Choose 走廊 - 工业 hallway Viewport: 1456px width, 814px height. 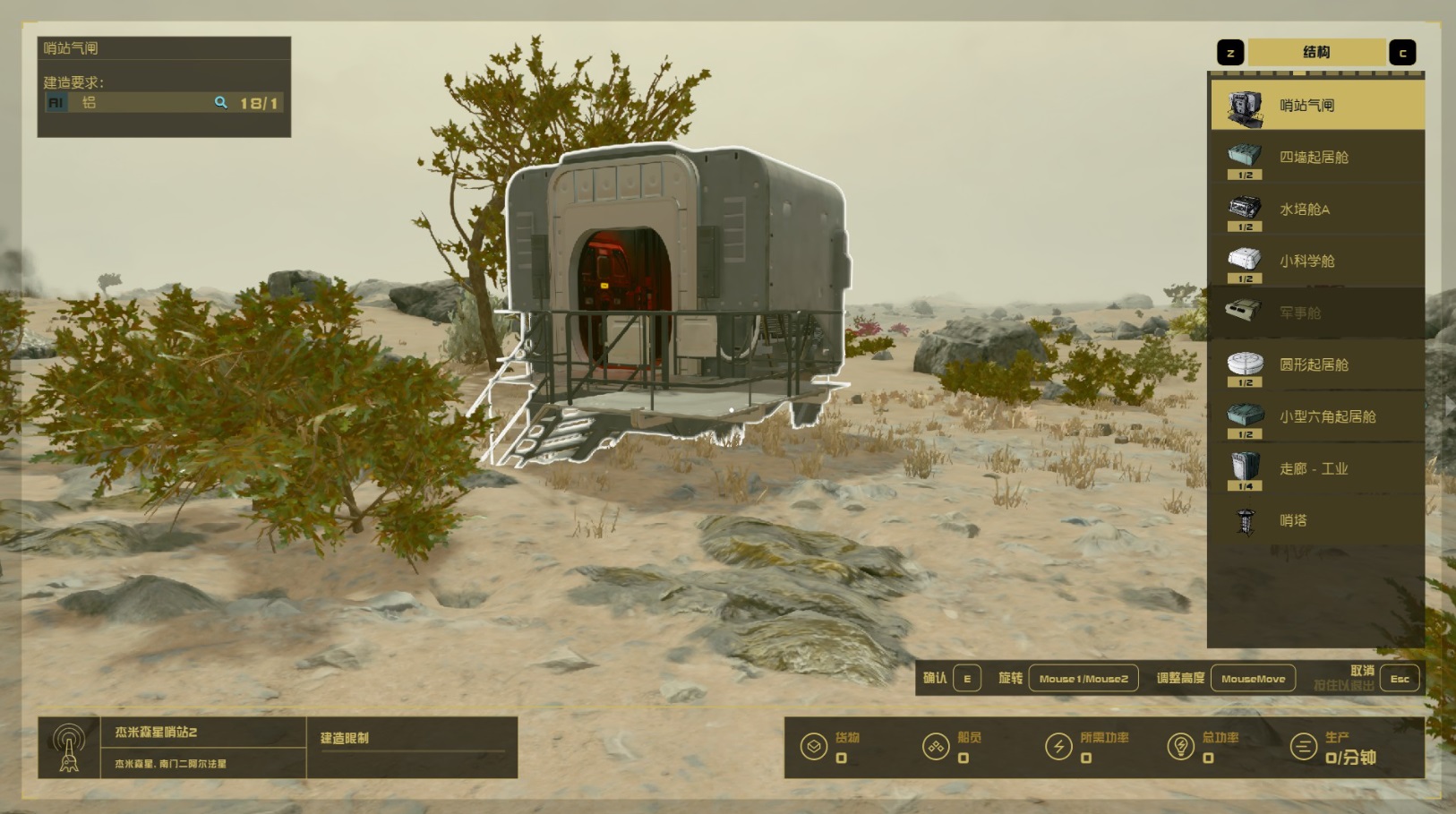[1316, 469]
